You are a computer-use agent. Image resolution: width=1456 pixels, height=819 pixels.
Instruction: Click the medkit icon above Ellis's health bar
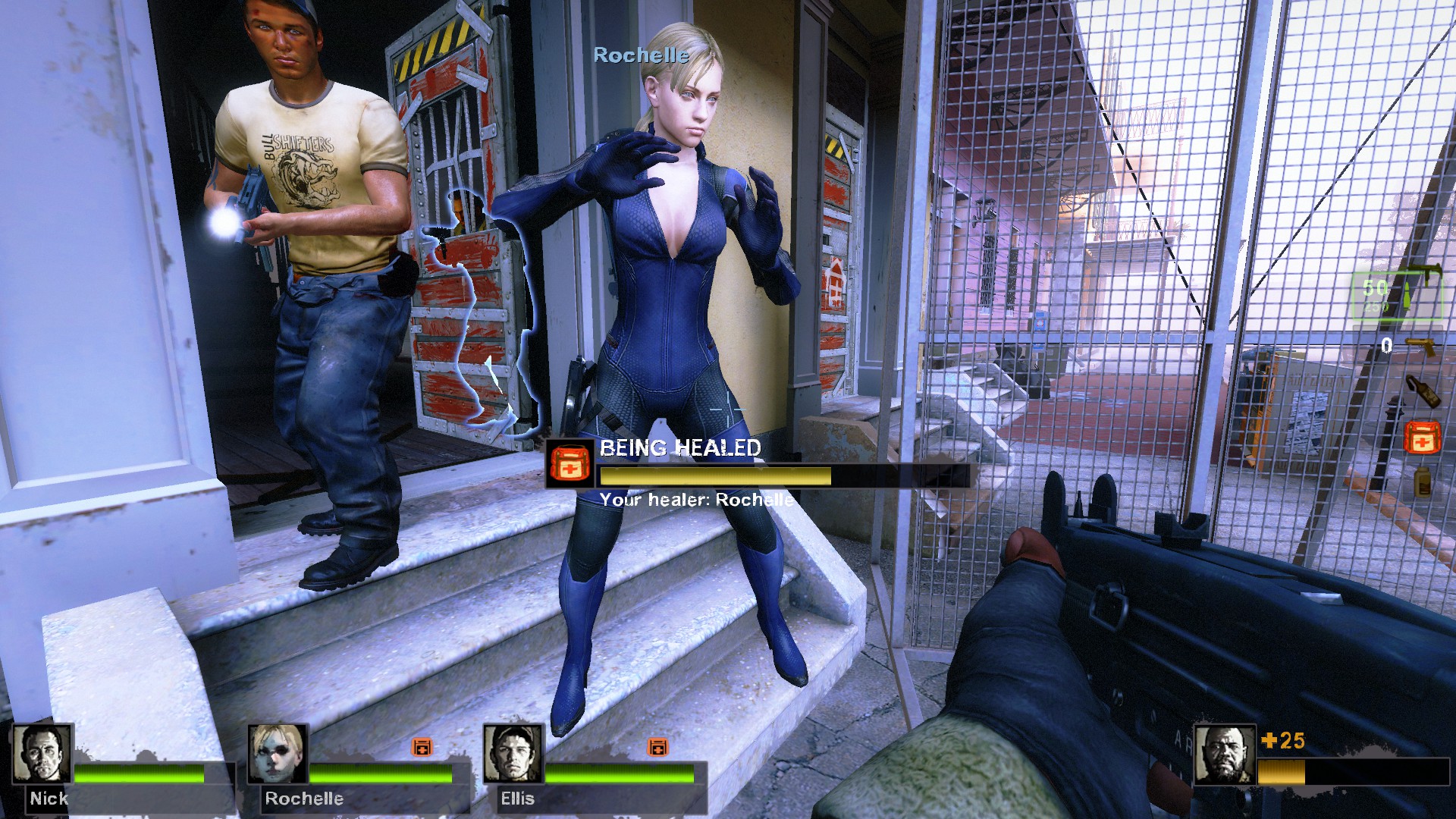coord(657,747)
